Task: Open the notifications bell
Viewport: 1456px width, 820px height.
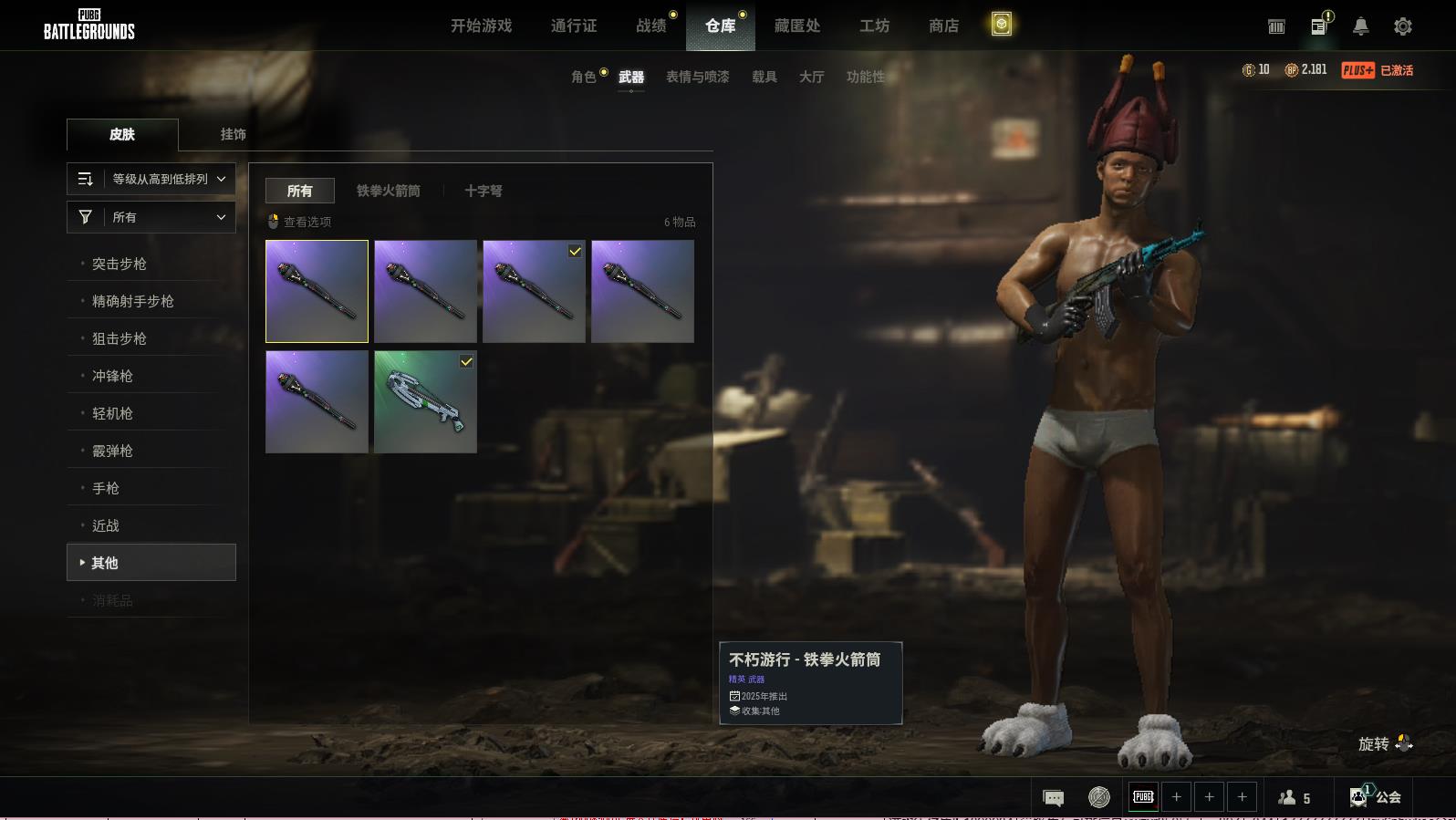Action: click(x=1360, y=26)
